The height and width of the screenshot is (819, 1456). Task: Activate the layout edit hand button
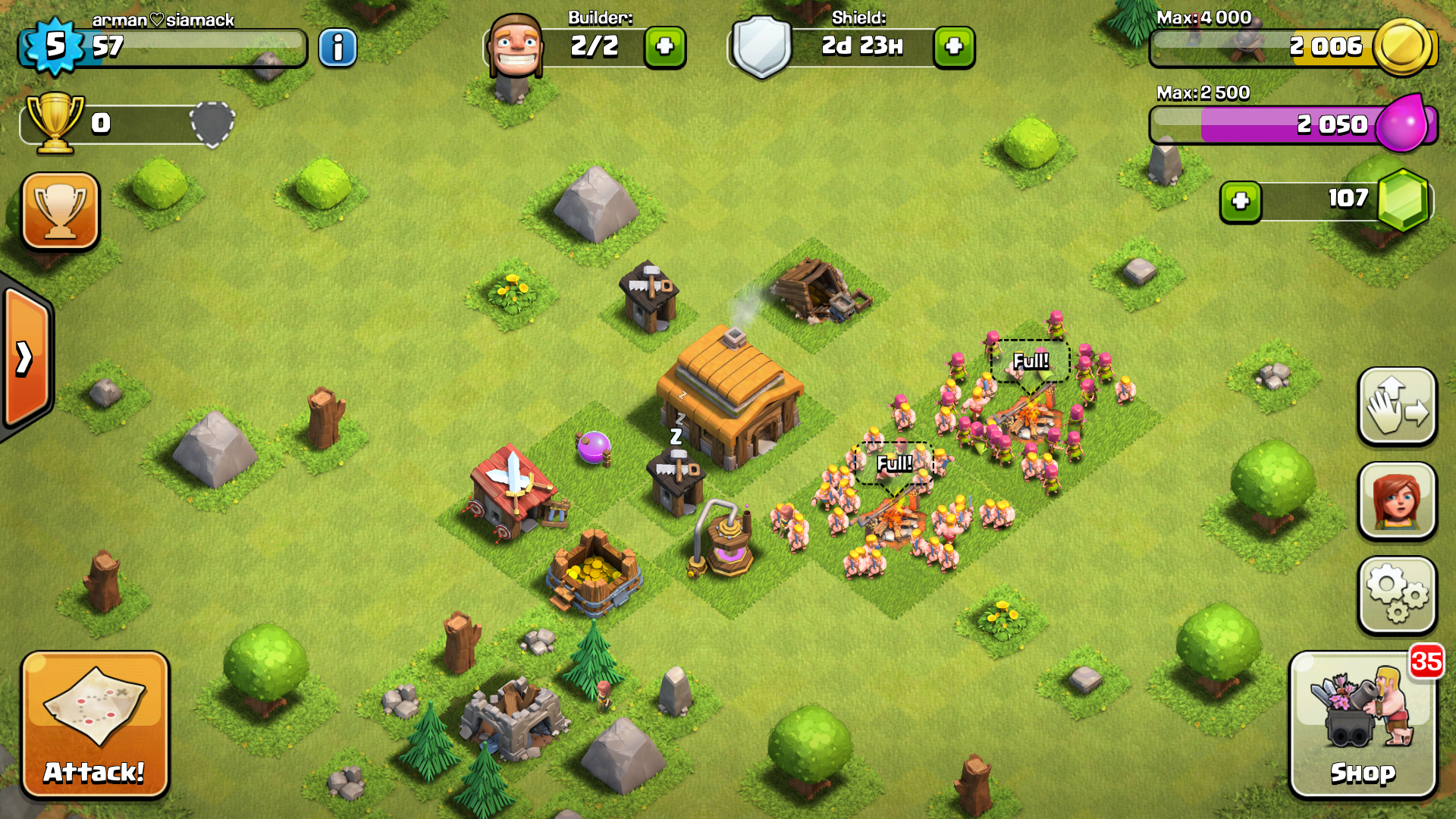pyautogui.click(x=1397, y=406)
